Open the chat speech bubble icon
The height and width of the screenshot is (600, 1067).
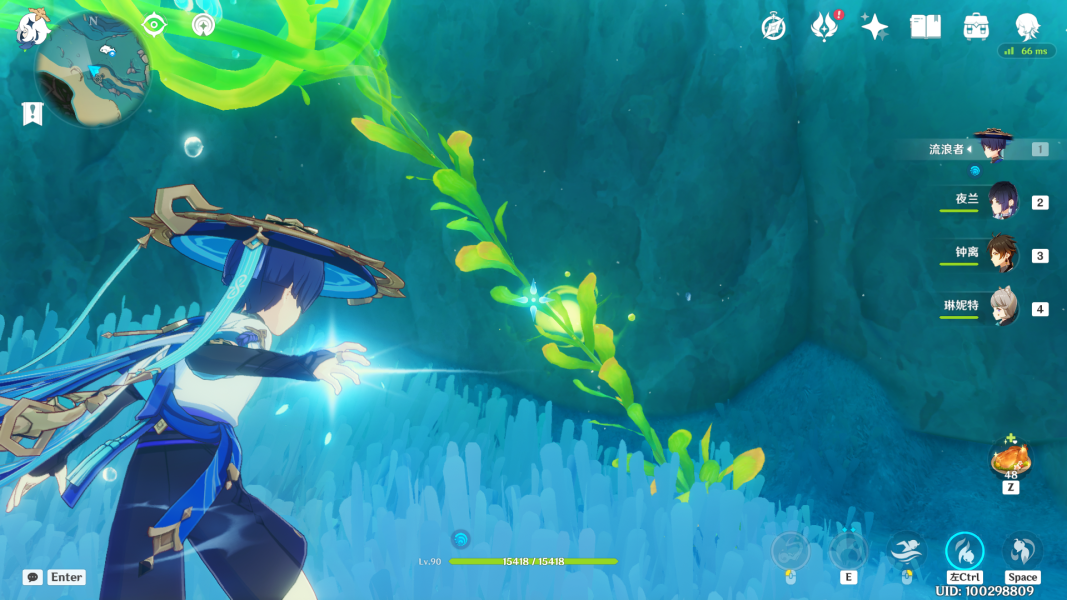[33, 577]
